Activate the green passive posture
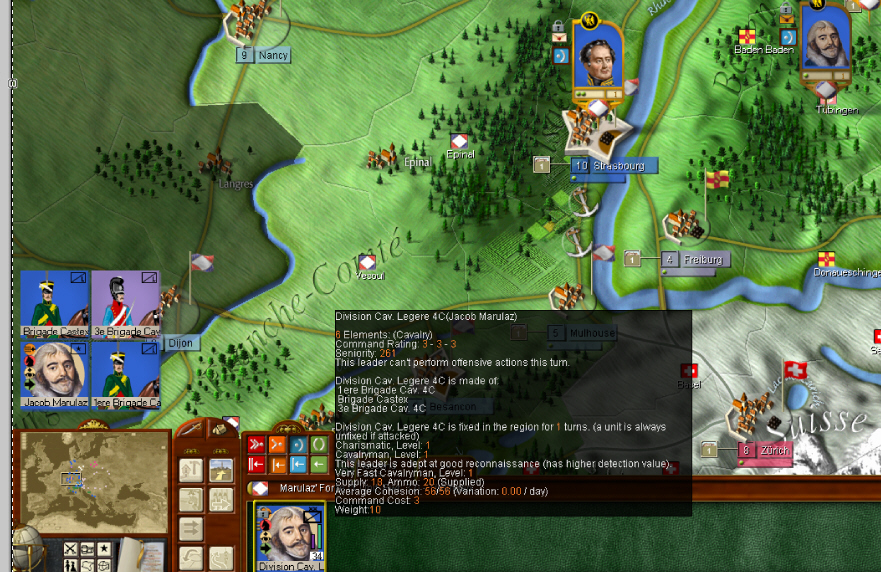This screenshot has width=881, height=572. pos(319,445)
